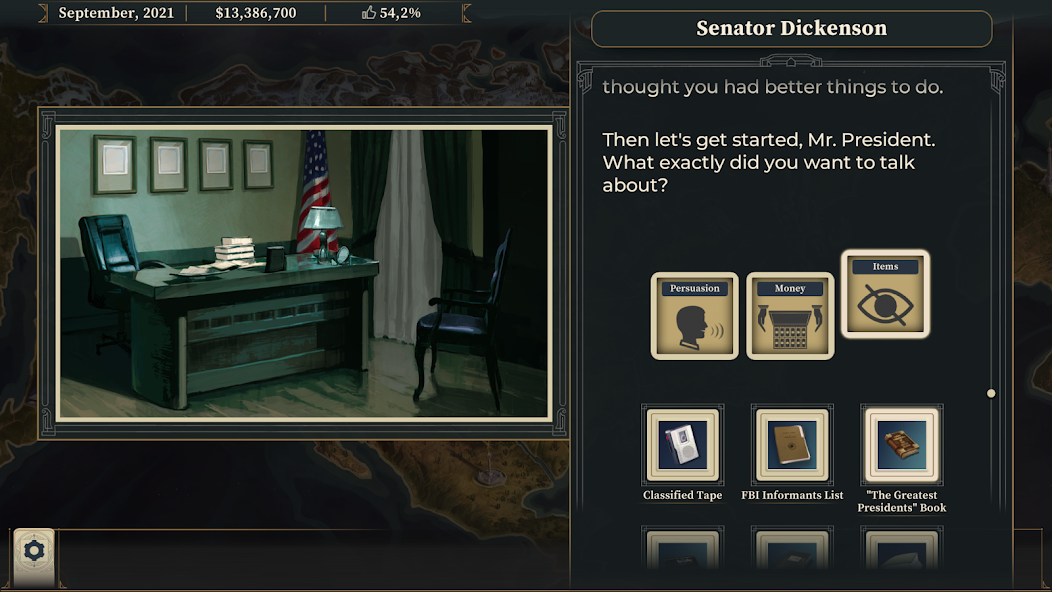Screen dimensions: 1052x592
Task: Select "The Greatest Presidents" Book
Action: pyautogui.click(x=901, y=444)
